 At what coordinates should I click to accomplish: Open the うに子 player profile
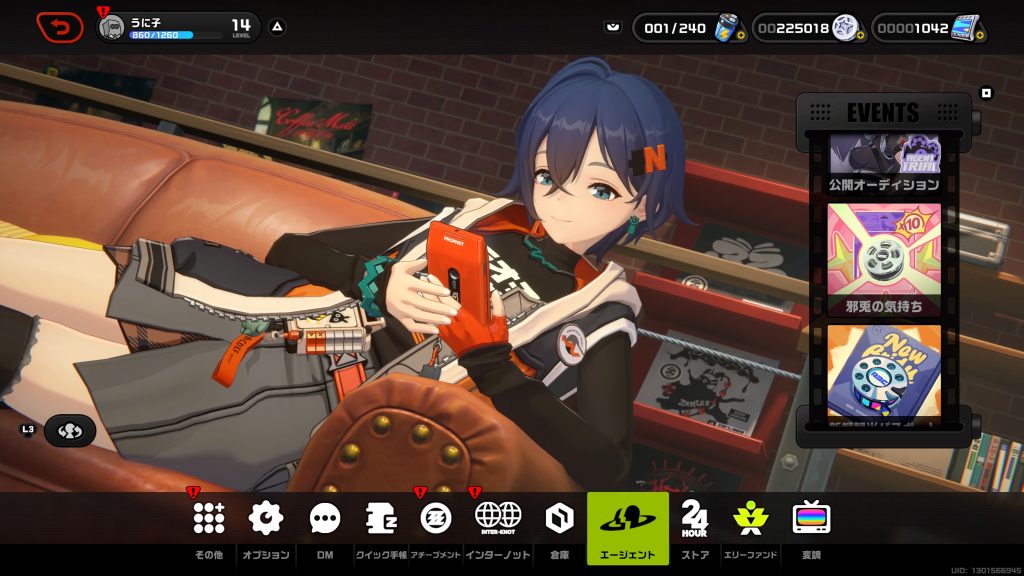pyautogui.click(x=160, y=27)
